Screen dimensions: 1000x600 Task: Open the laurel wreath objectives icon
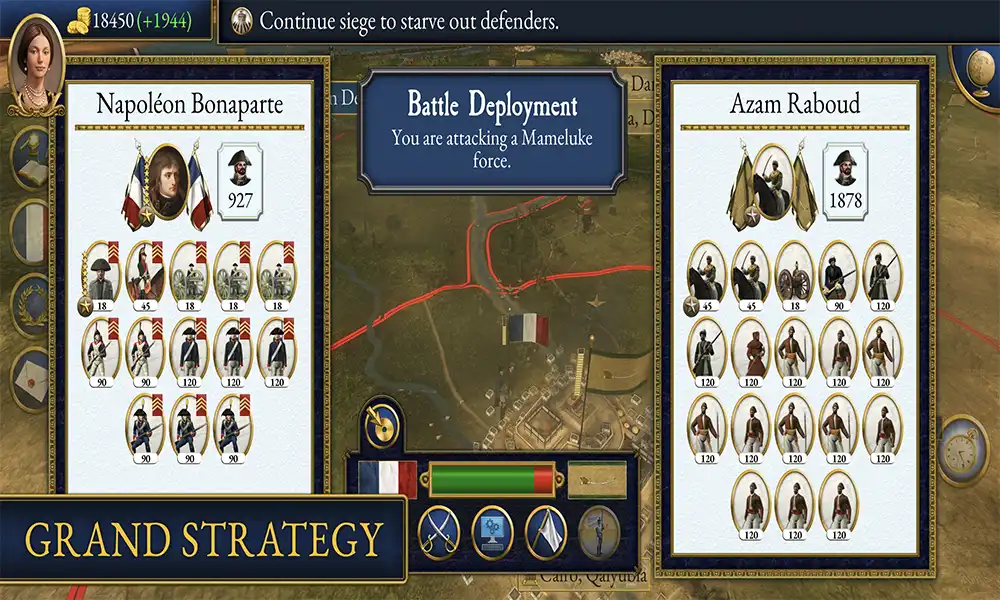tap(32, 303)
